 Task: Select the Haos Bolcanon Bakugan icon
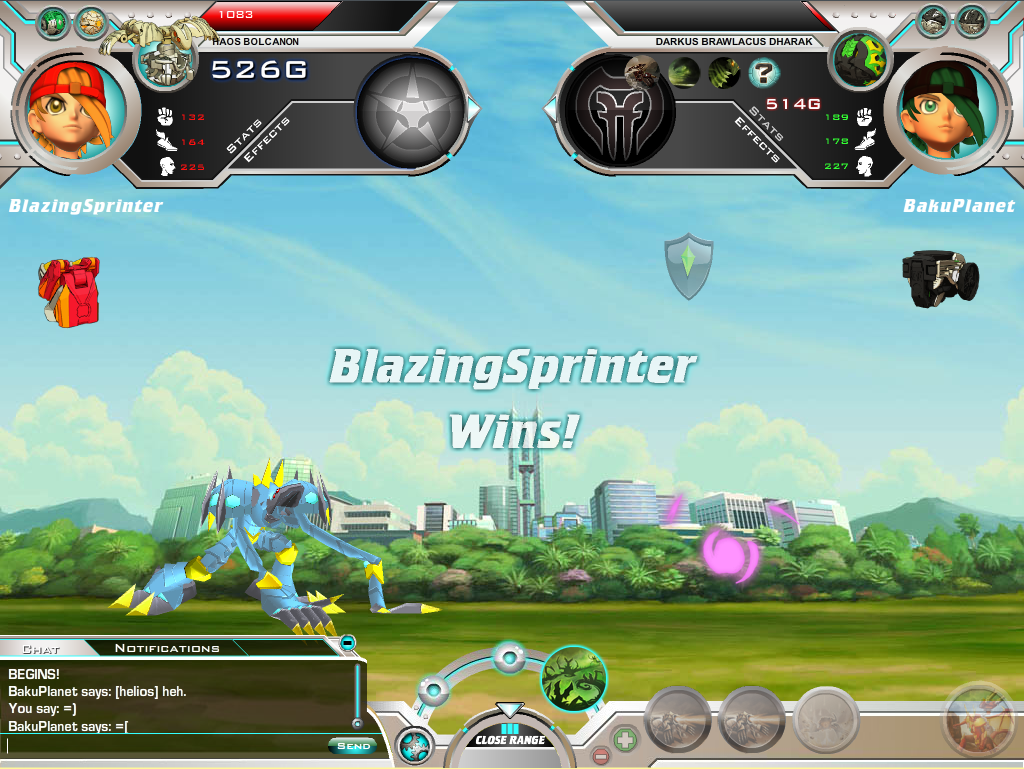pos(166,57)
